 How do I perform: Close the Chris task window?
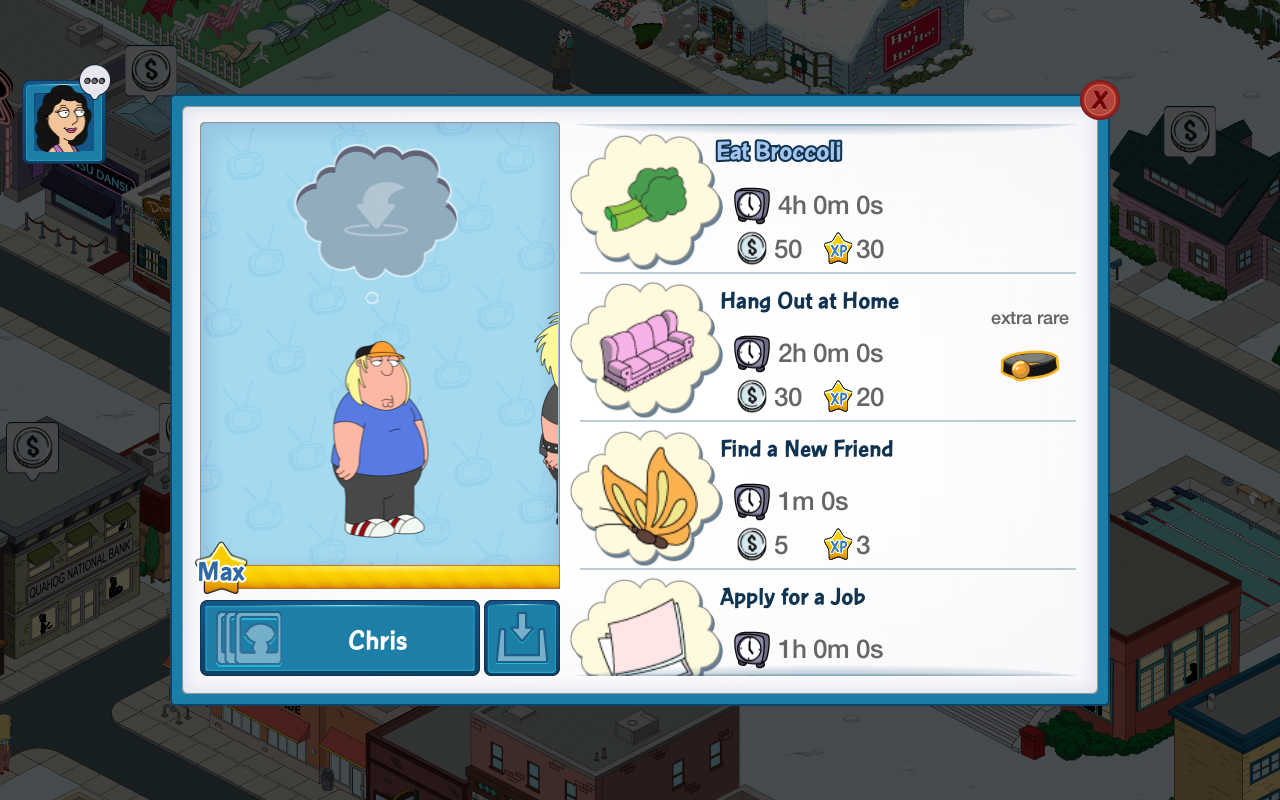coord(1099,100)
